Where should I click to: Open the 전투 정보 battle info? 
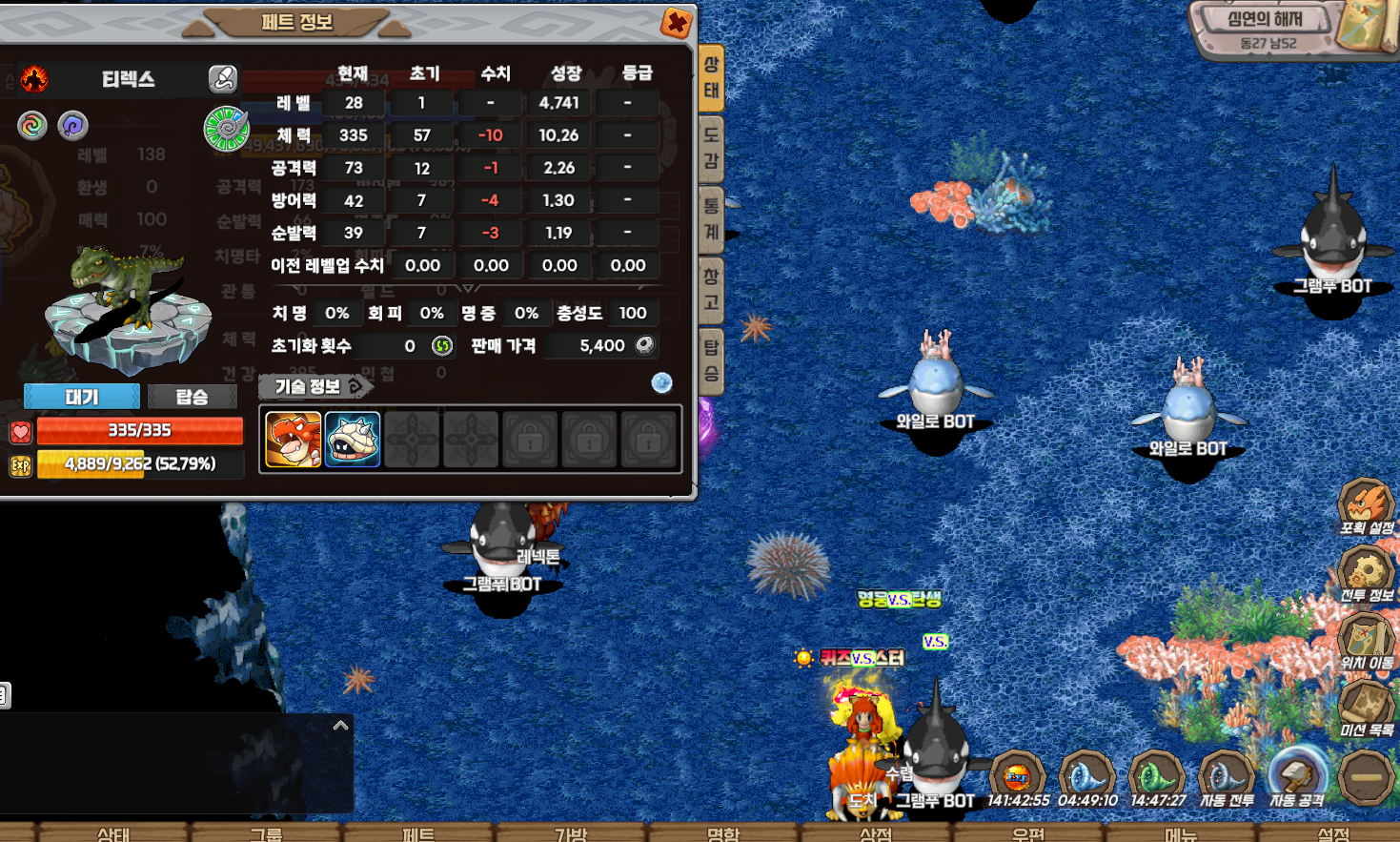tap(1367, 575)
